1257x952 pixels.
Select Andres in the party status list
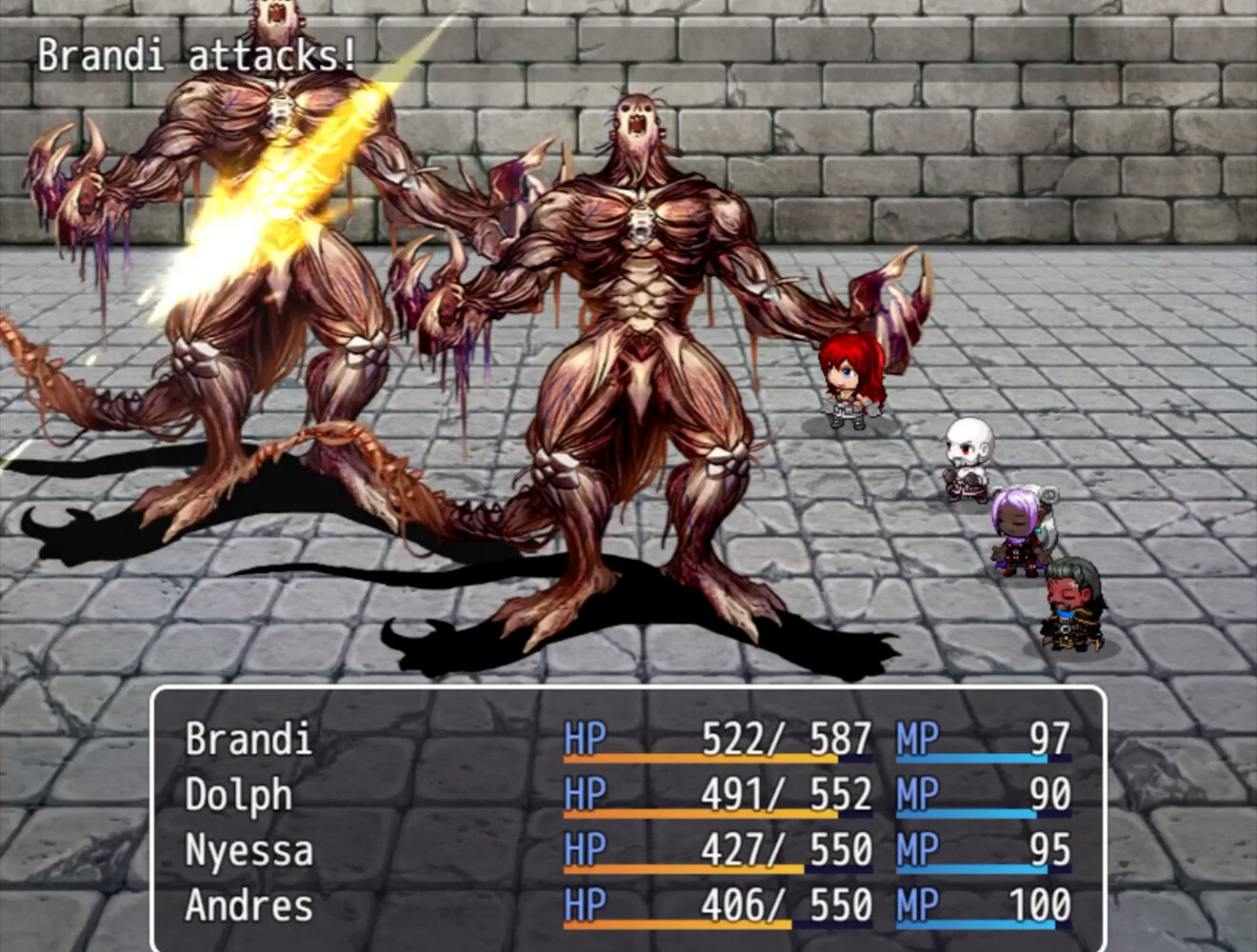click(x=249, y=906)
